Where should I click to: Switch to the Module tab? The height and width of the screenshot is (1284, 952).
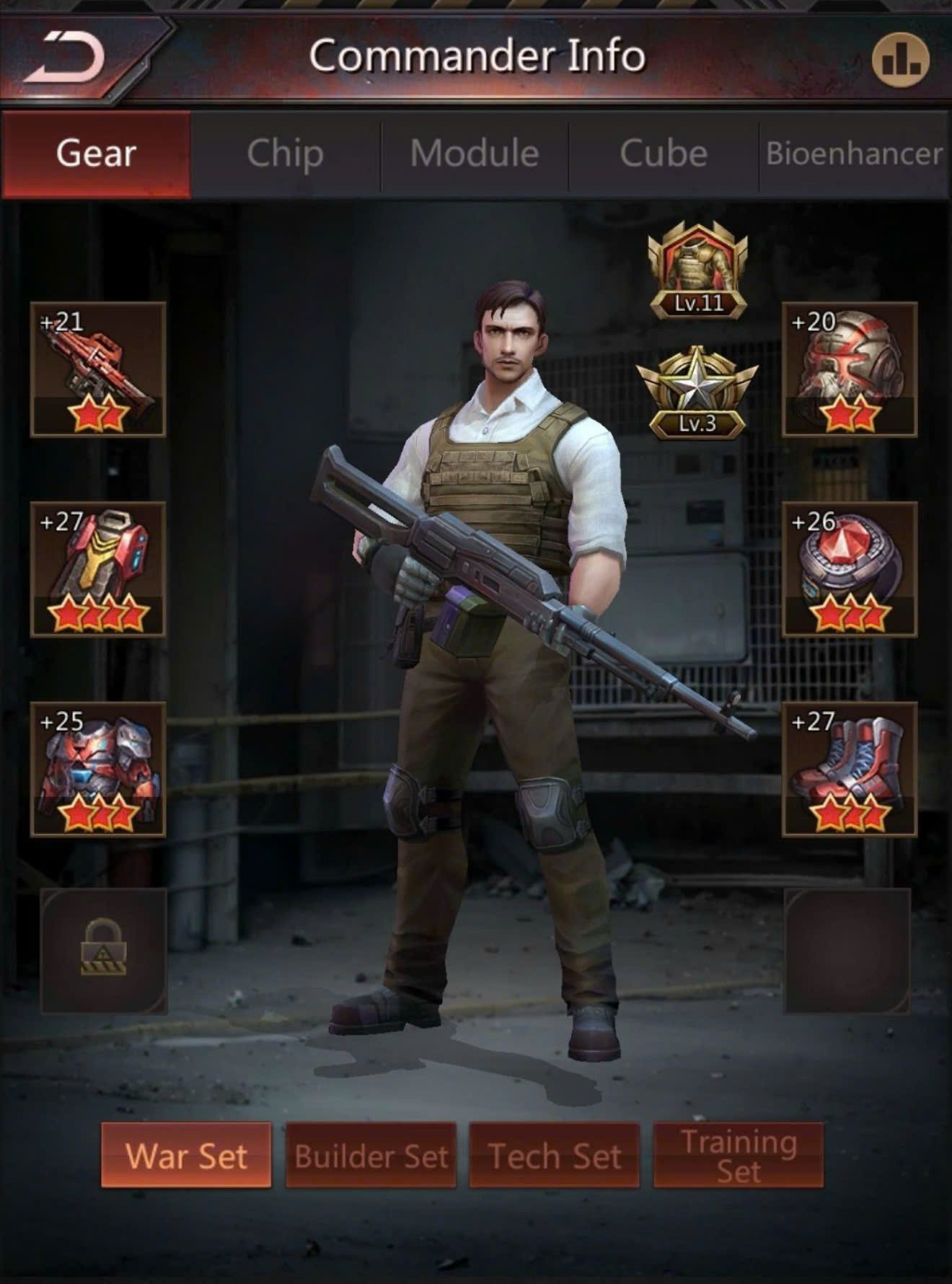coord(475,154)
